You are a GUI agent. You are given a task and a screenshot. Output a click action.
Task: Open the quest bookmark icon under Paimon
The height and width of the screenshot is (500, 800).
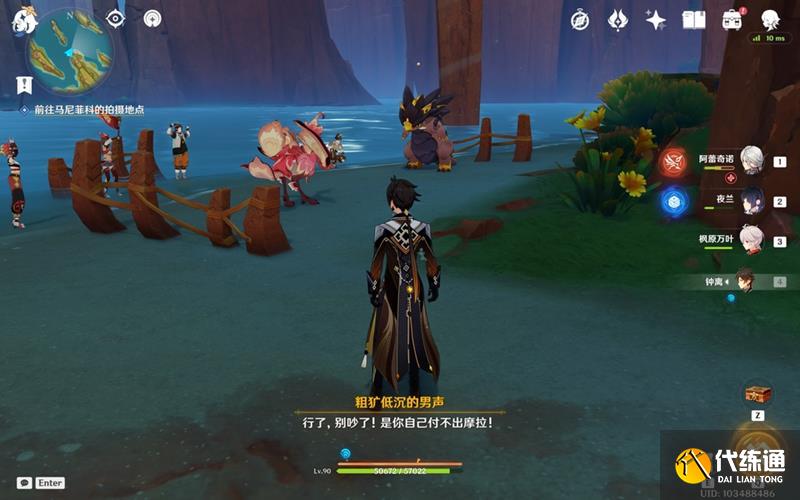(24, 84)
